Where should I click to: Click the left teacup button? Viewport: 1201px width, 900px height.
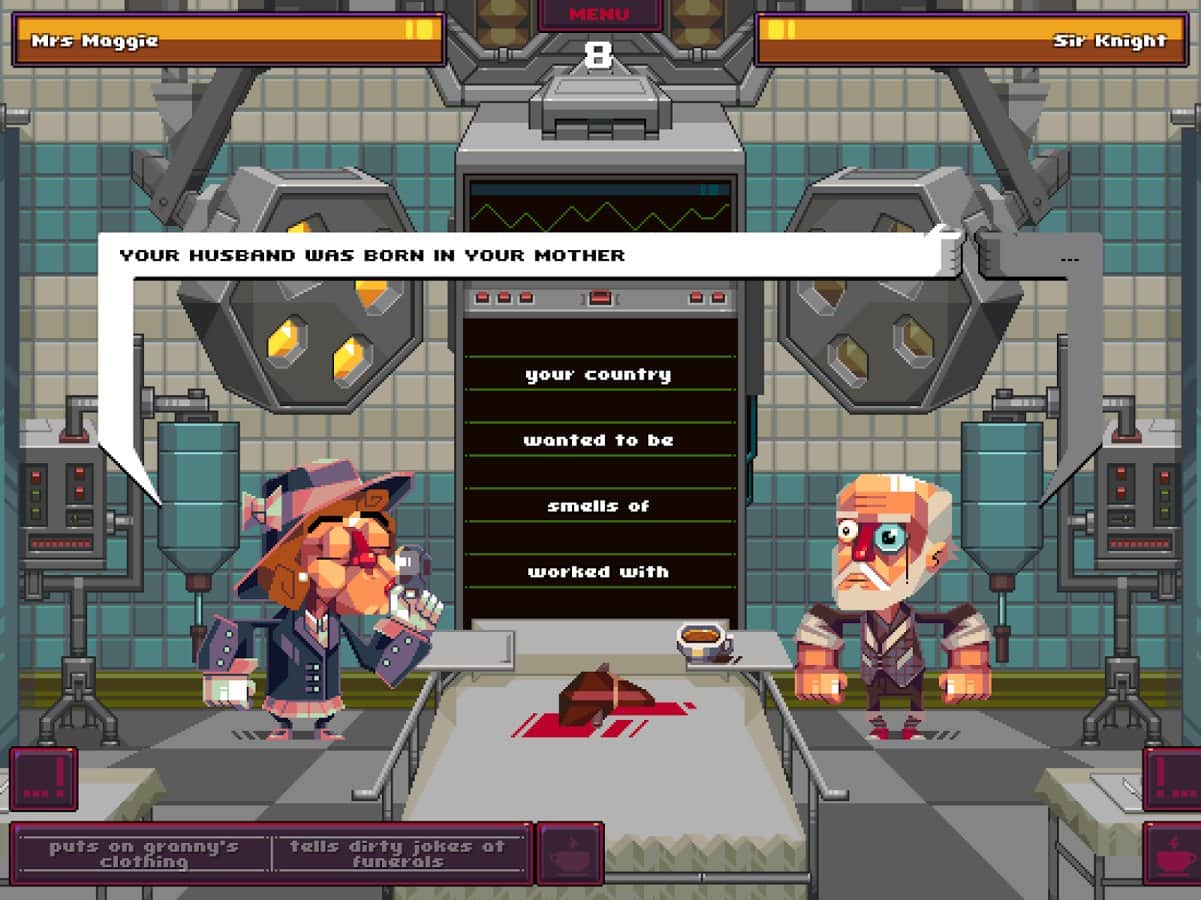point(569,853)
